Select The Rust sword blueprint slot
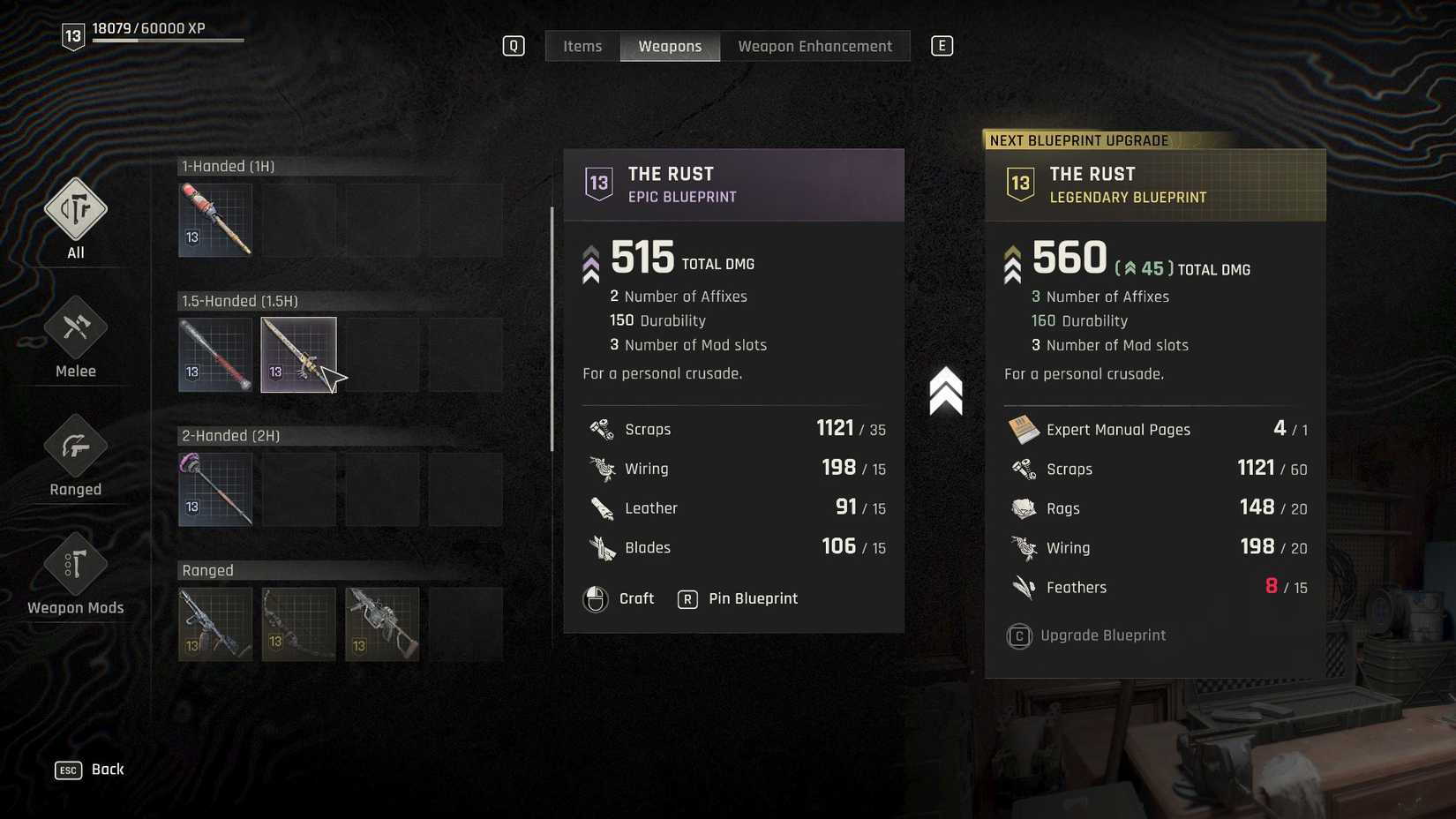The height and width of the screenshot is (819, 1456). pos(298,355)
